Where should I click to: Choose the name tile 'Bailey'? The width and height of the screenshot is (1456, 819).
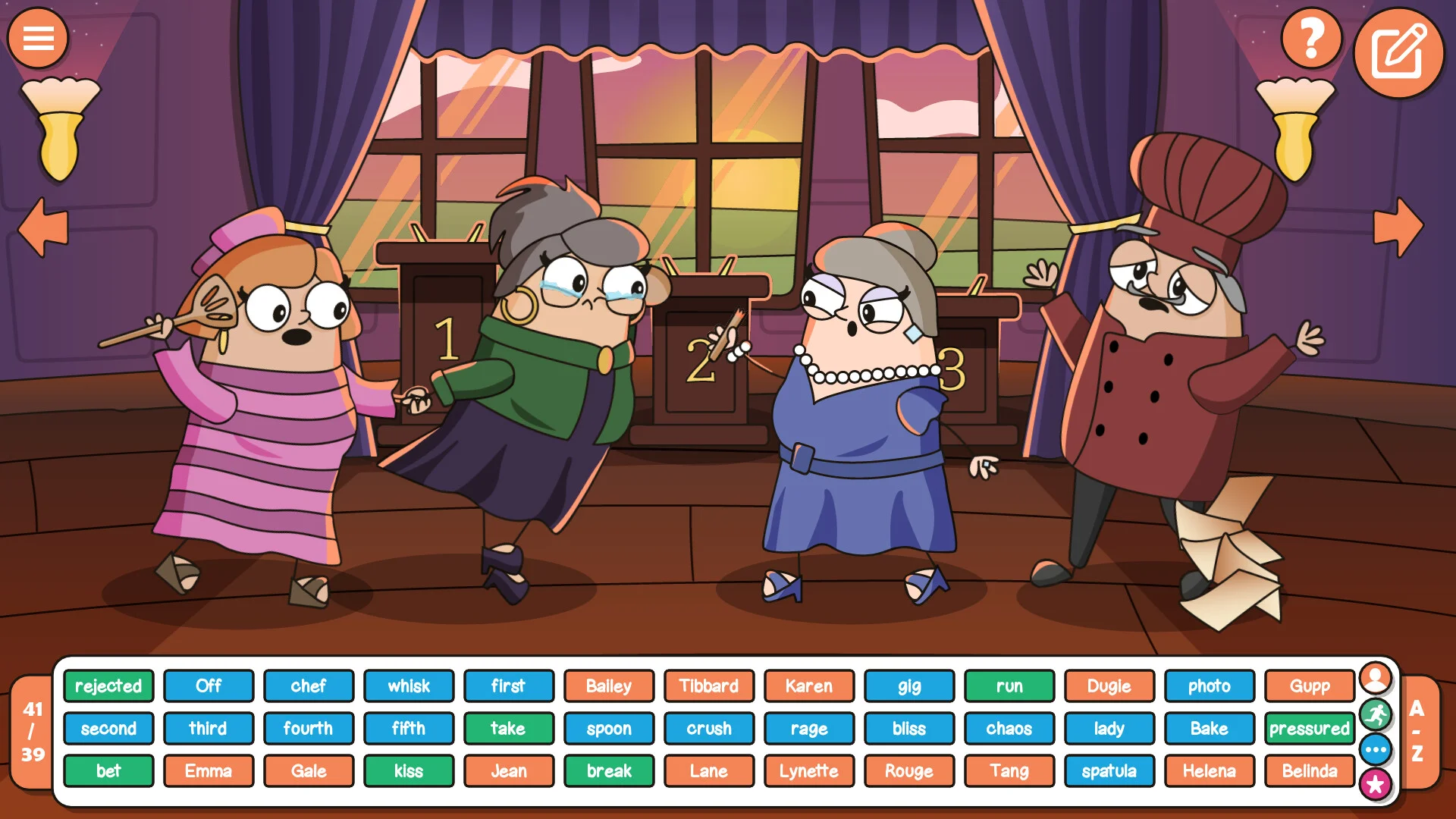coord(609,686)
